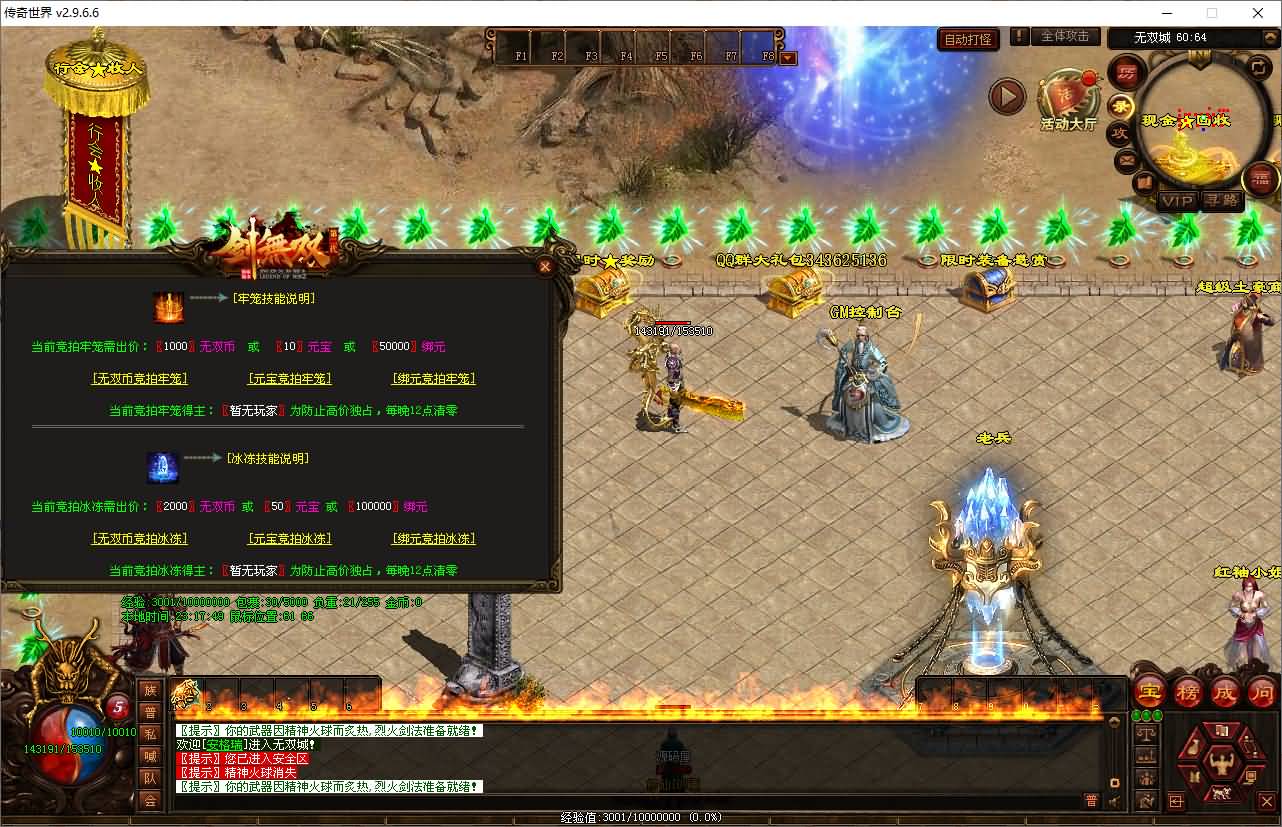Open the 活动大厅 activity hall
This screenshot has width=1282, height=827.
[1068, 102]
